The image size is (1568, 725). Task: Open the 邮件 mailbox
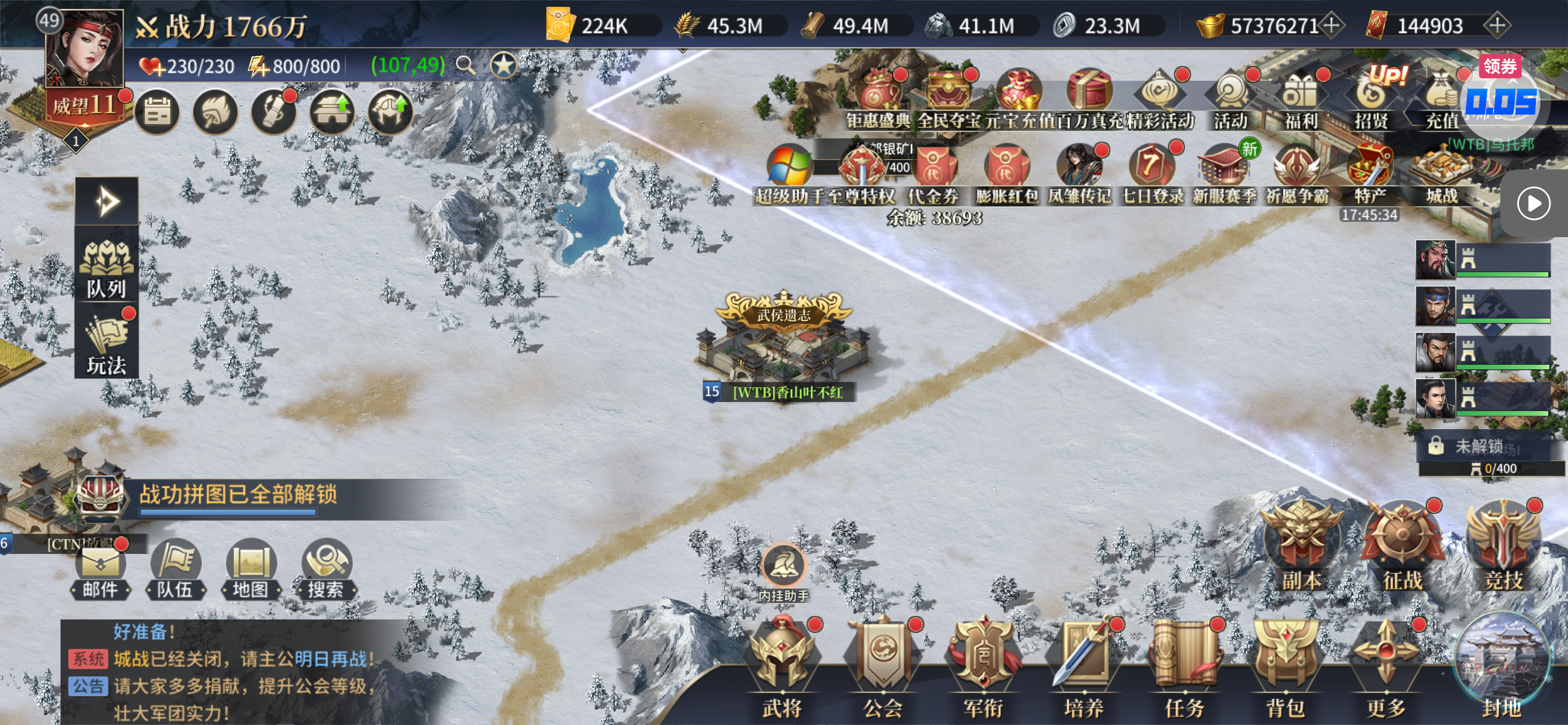pyautogui.click(x=100, y=569)
